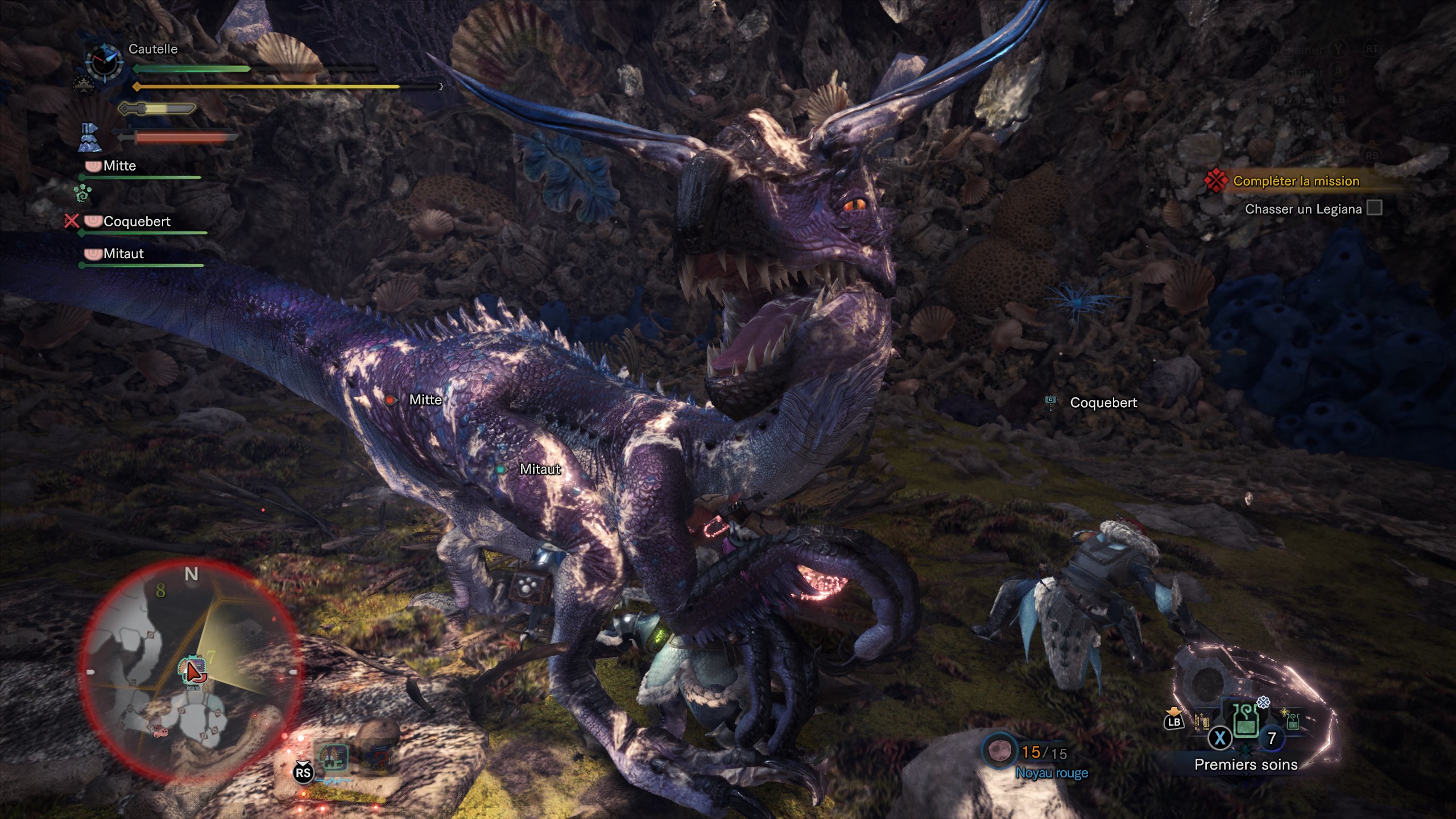Open the circular minimap
The width and height of the screenshot is (1456, 819).
(x=191, y=670)
